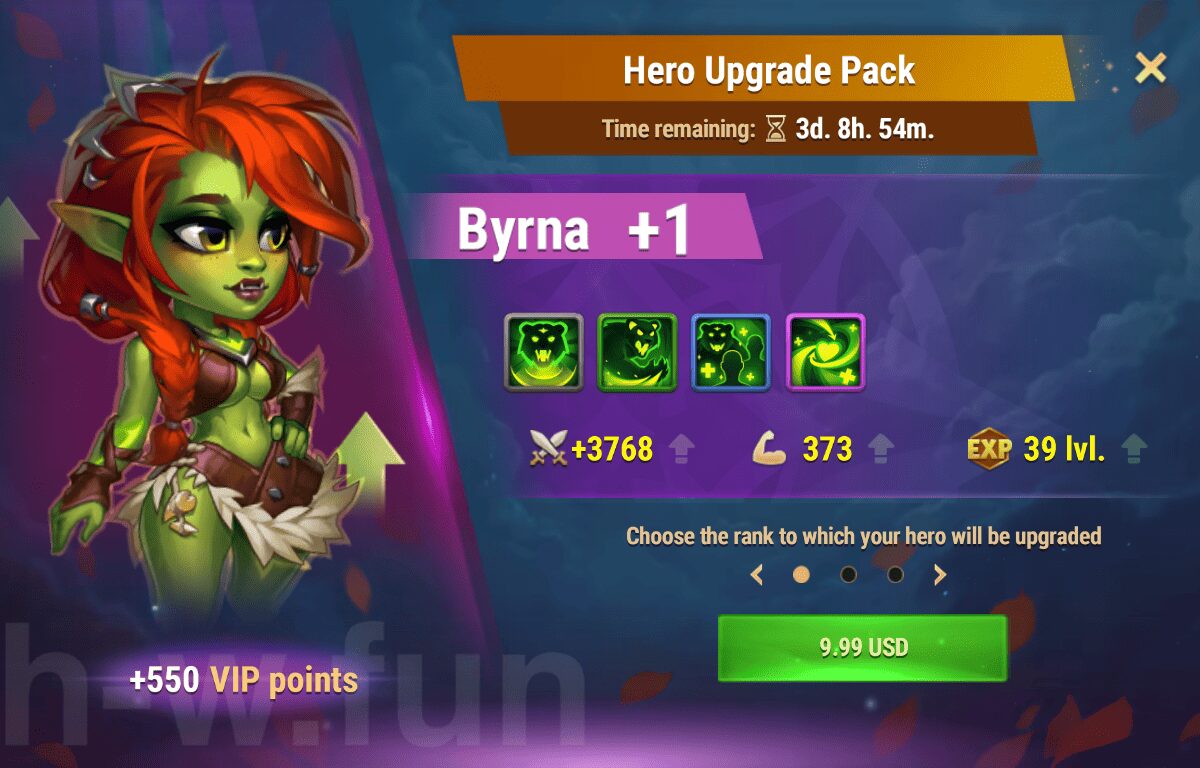Go to the previous rank option
1200x768 pixels.
coord(757,575)
